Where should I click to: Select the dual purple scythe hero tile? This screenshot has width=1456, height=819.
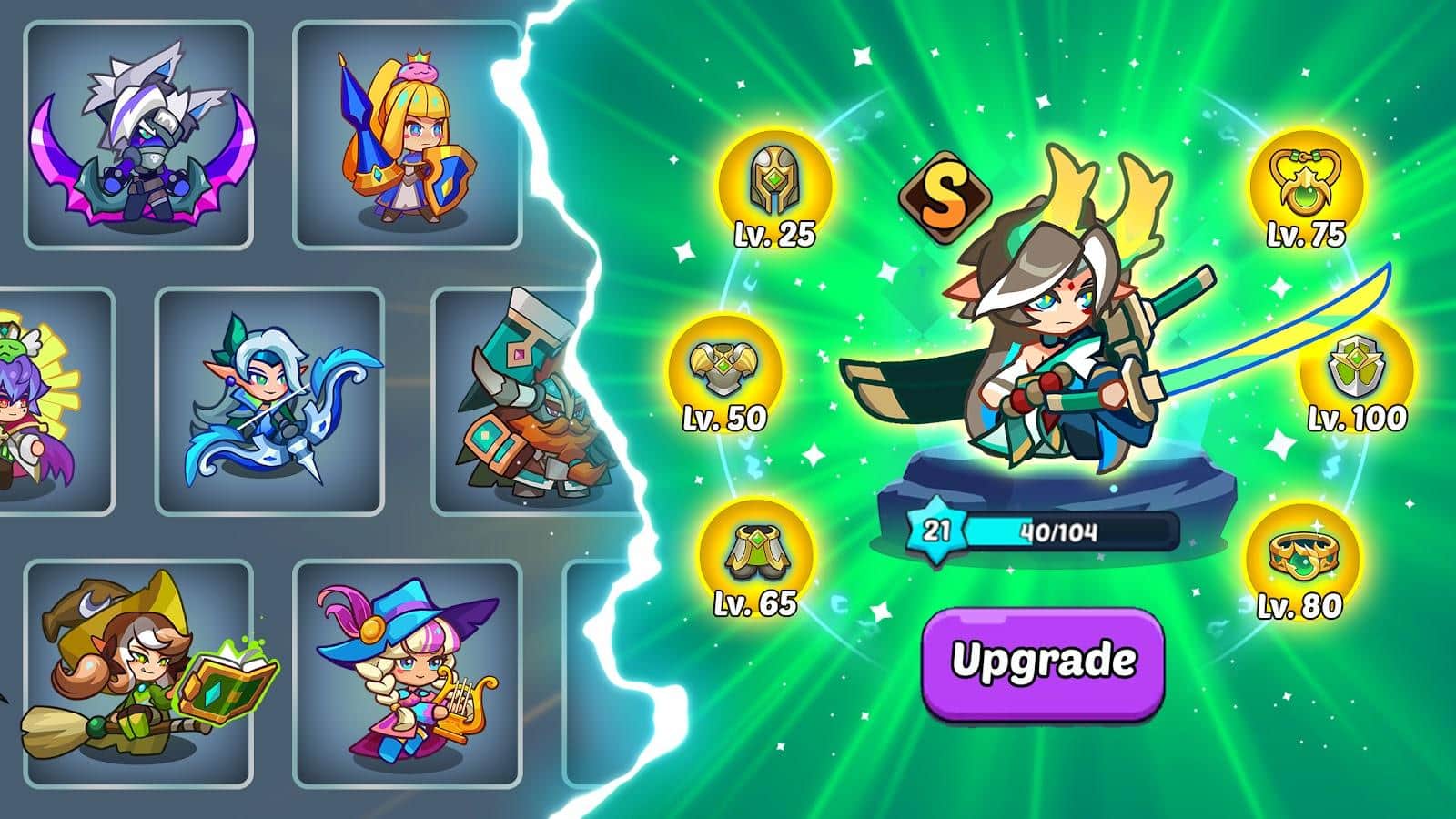pyautogui.click(x=138, y=136)
